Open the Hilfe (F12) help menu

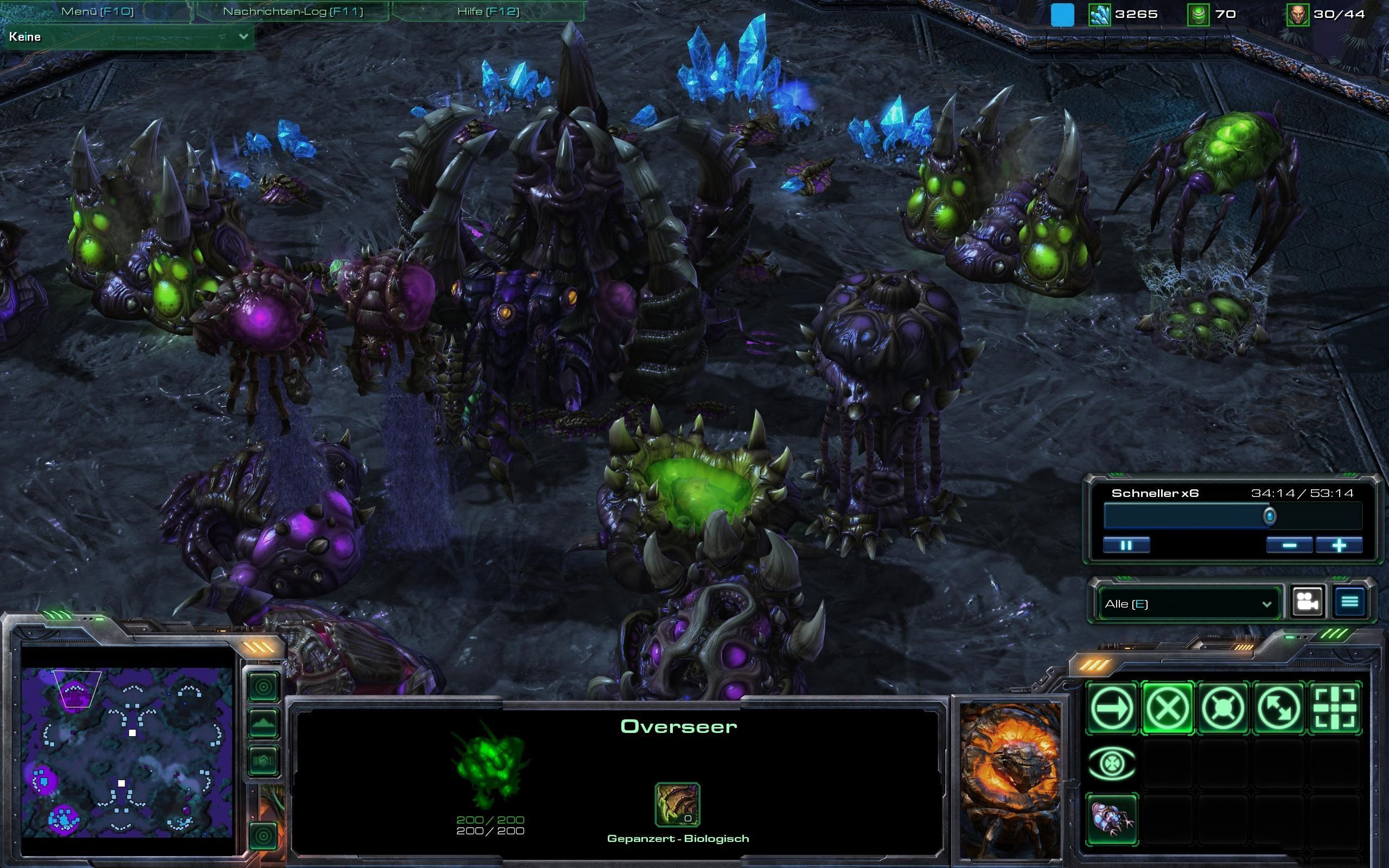[x=488, y=11]
